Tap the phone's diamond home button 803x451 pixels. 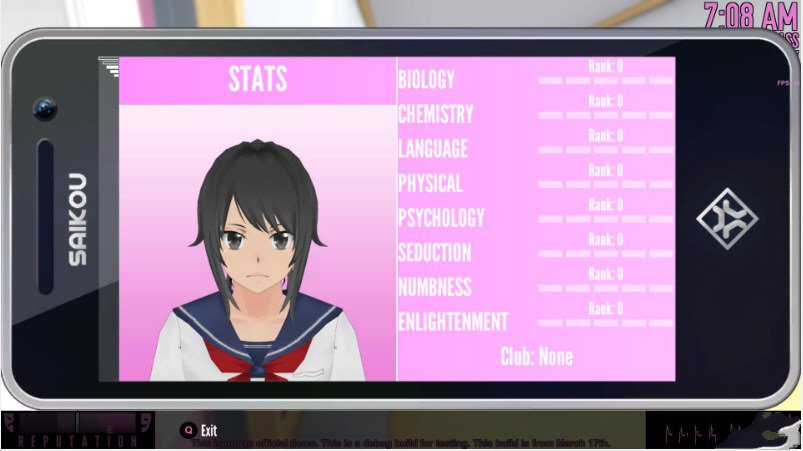click(x=727, y=218)
